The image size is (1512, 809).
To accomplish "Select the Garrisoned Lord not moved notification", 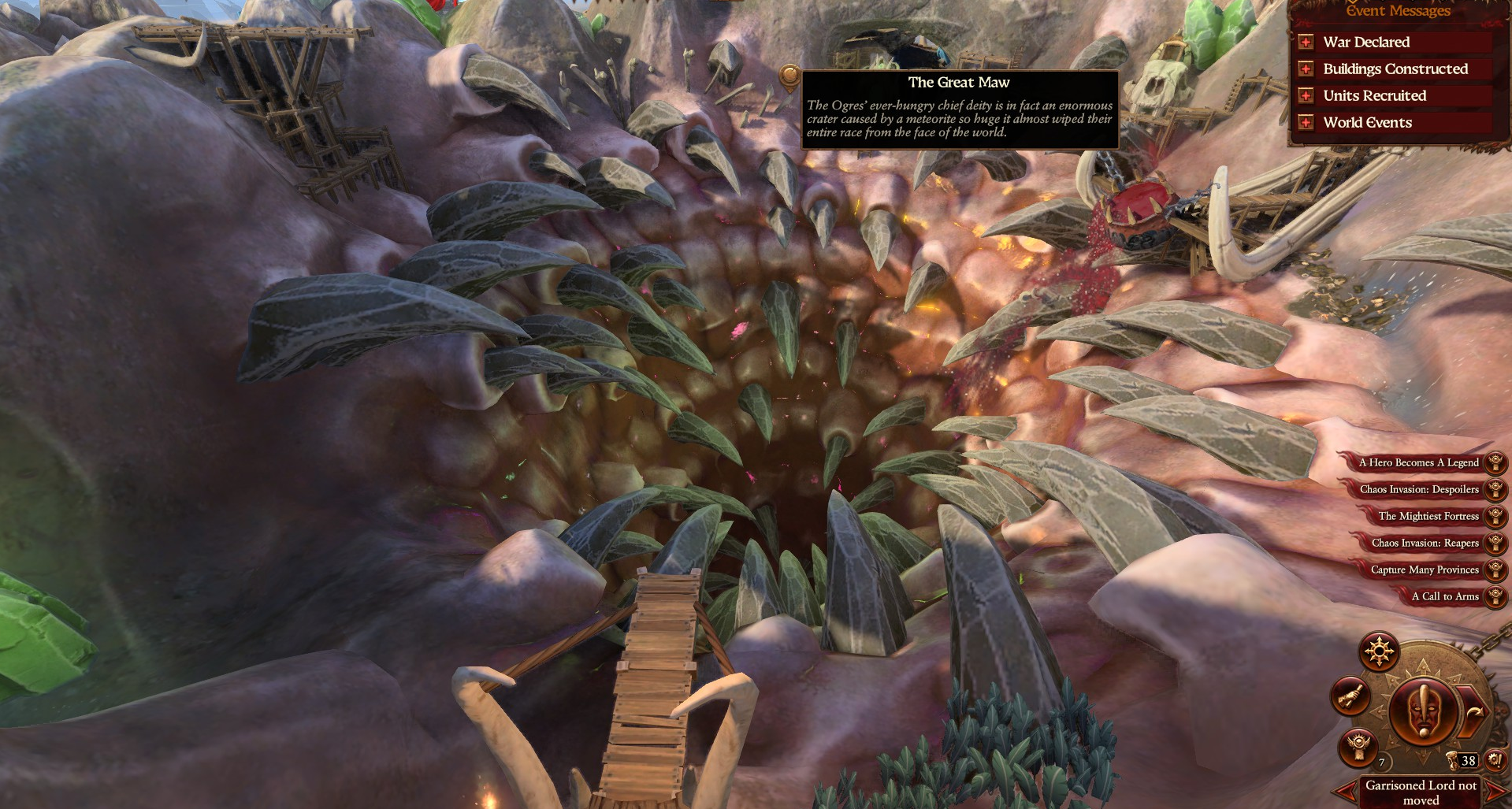I will point(1421,792).
